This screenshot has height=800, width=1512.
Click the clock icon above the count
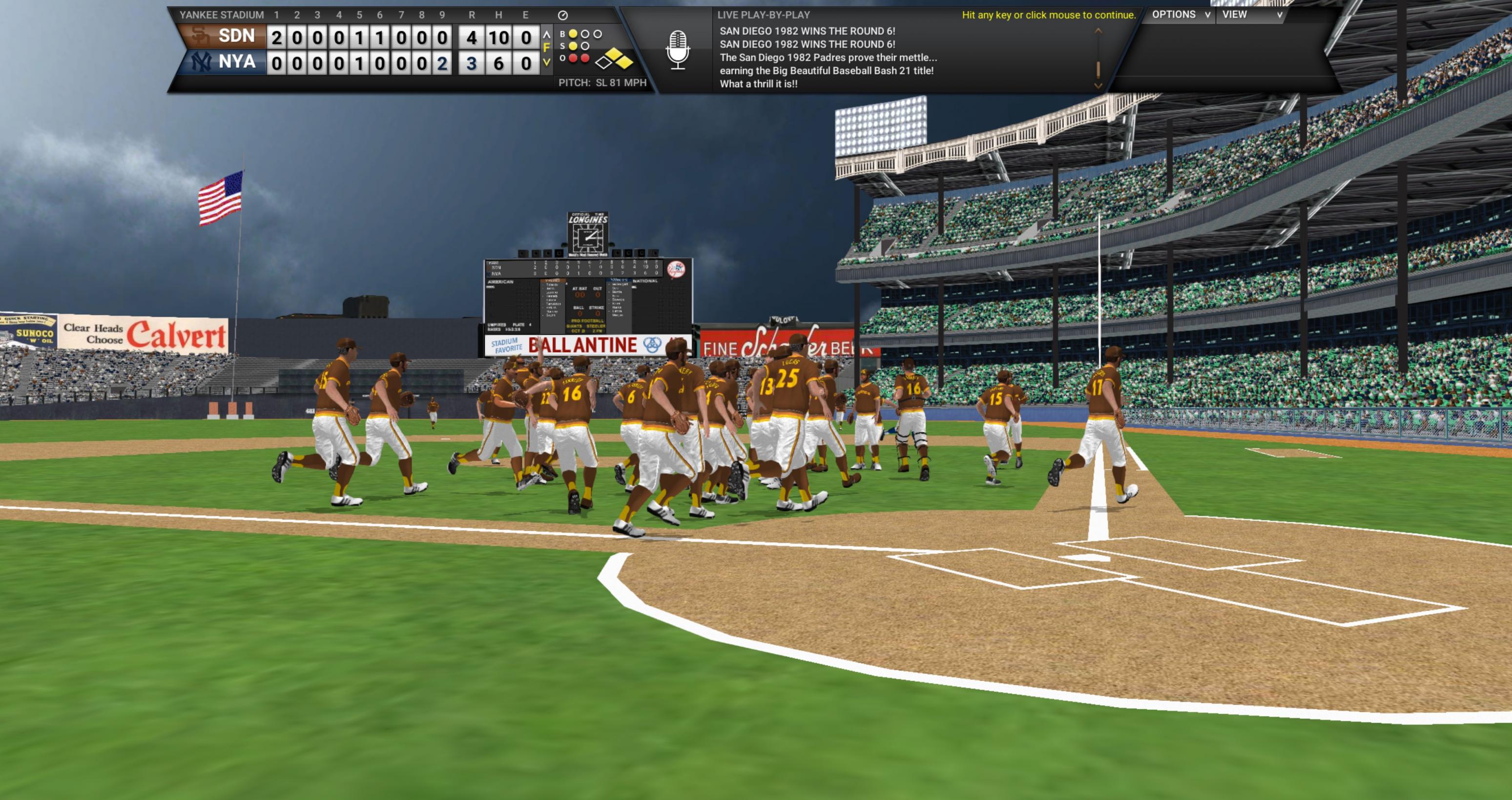[562, 15]
